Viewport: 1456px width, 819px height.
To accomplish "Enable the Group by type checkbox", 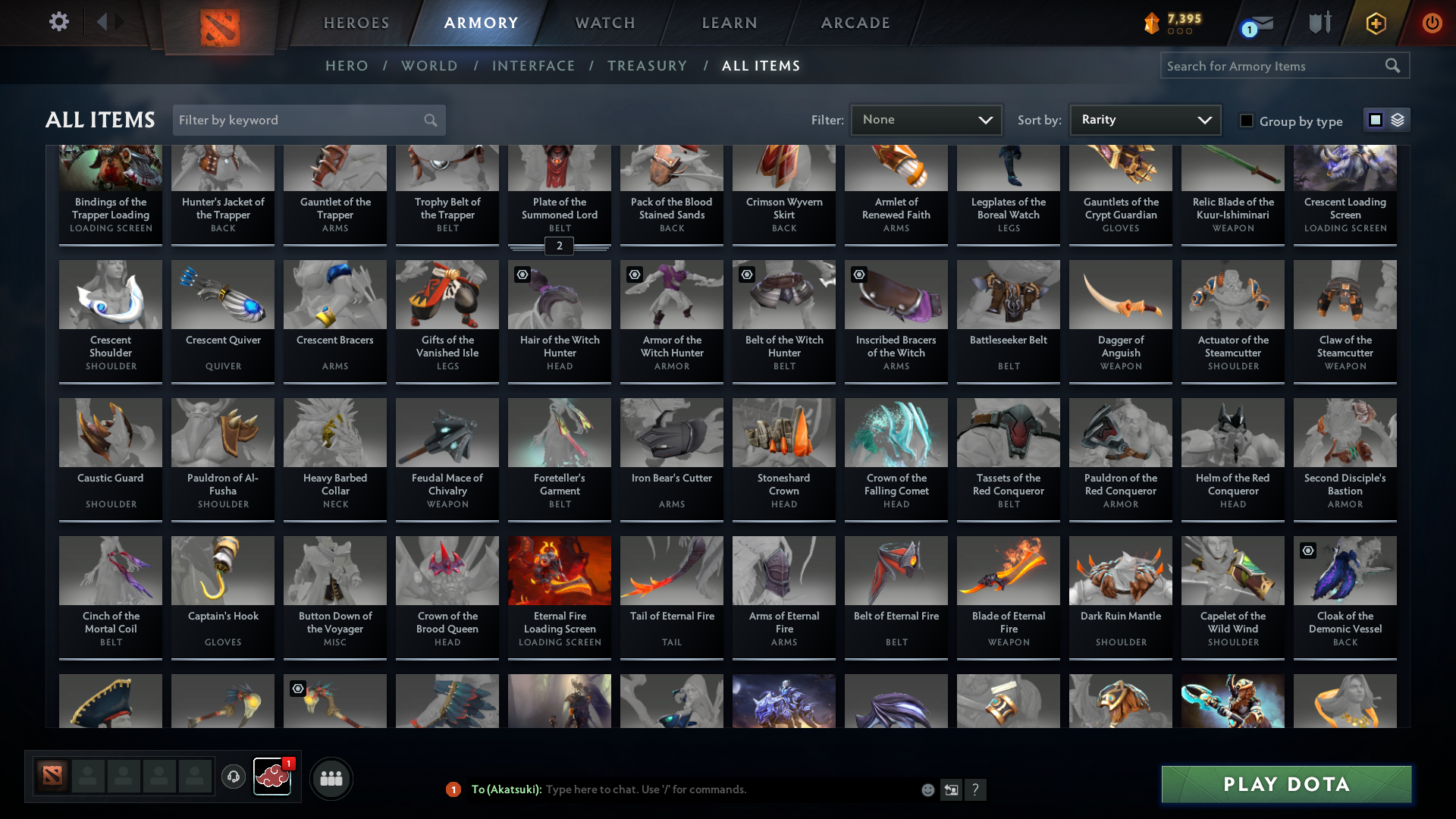I will click(x=1247, y=121).
